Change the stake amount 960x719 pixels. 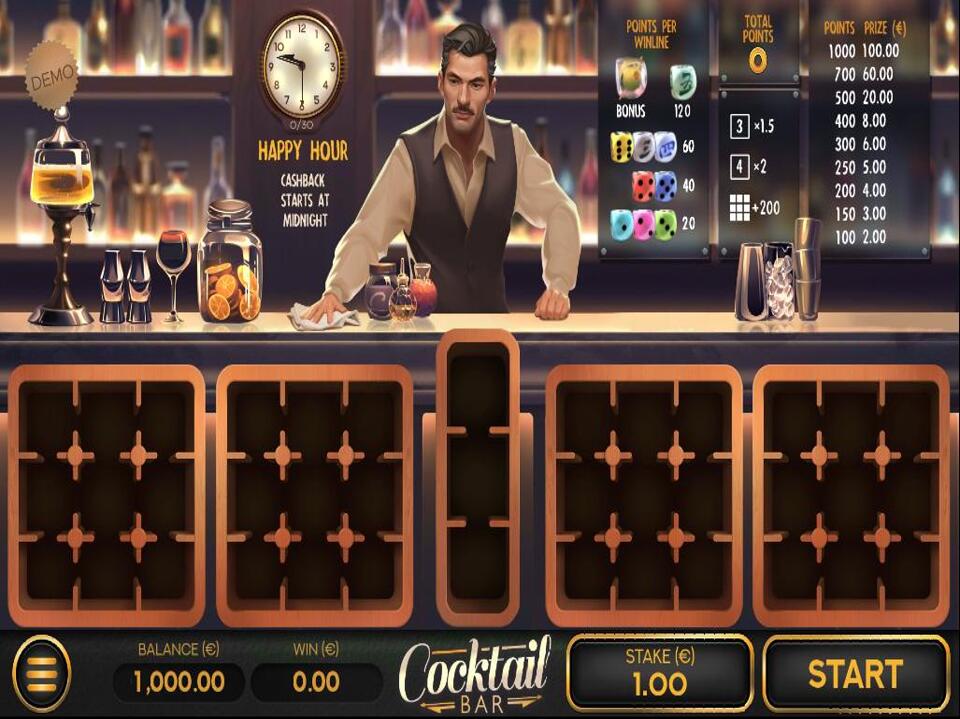click(659, 673)
